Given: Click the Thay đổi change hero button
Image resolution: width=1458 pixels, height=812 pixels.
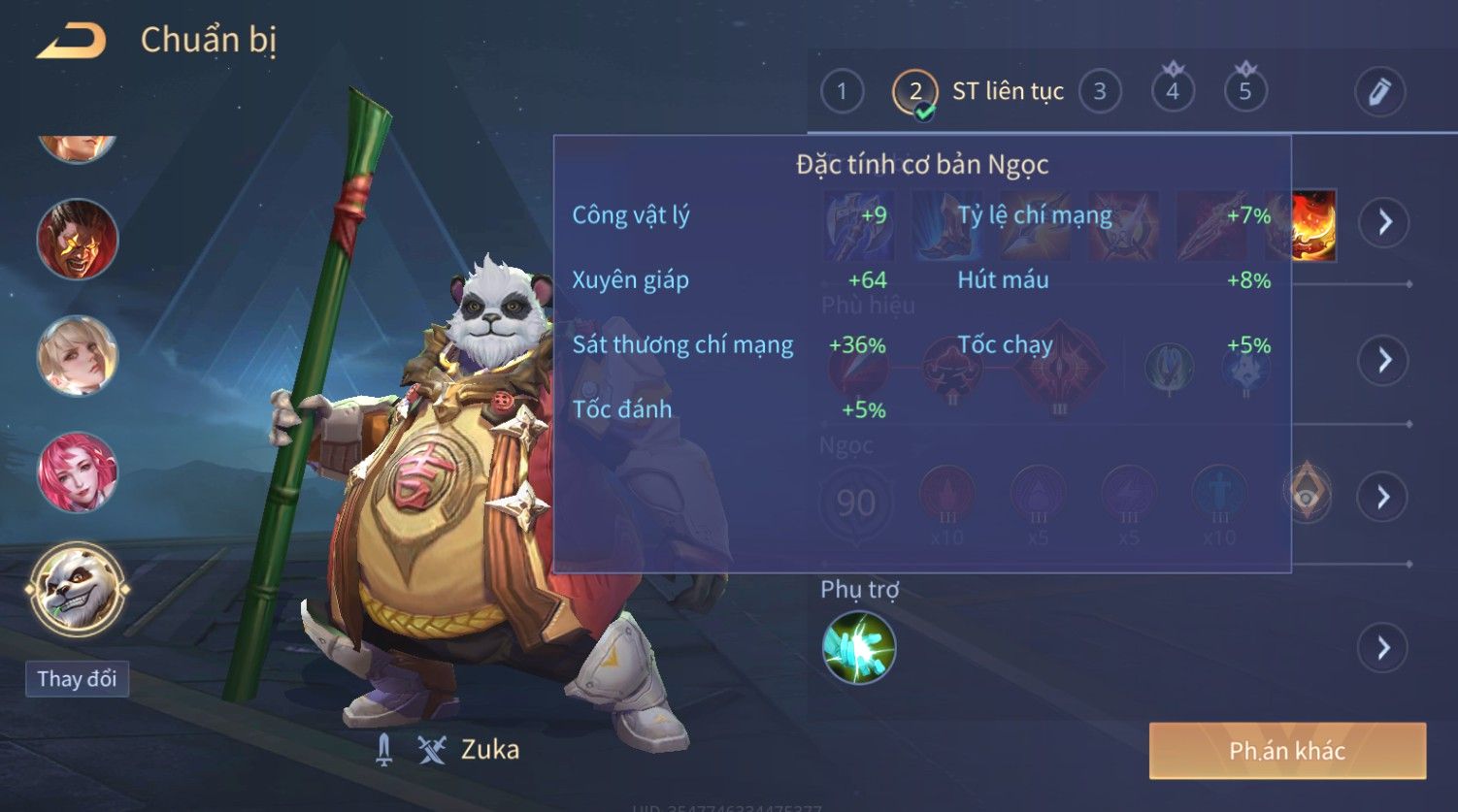Looking at the screenshot, I should pos(77,678).
